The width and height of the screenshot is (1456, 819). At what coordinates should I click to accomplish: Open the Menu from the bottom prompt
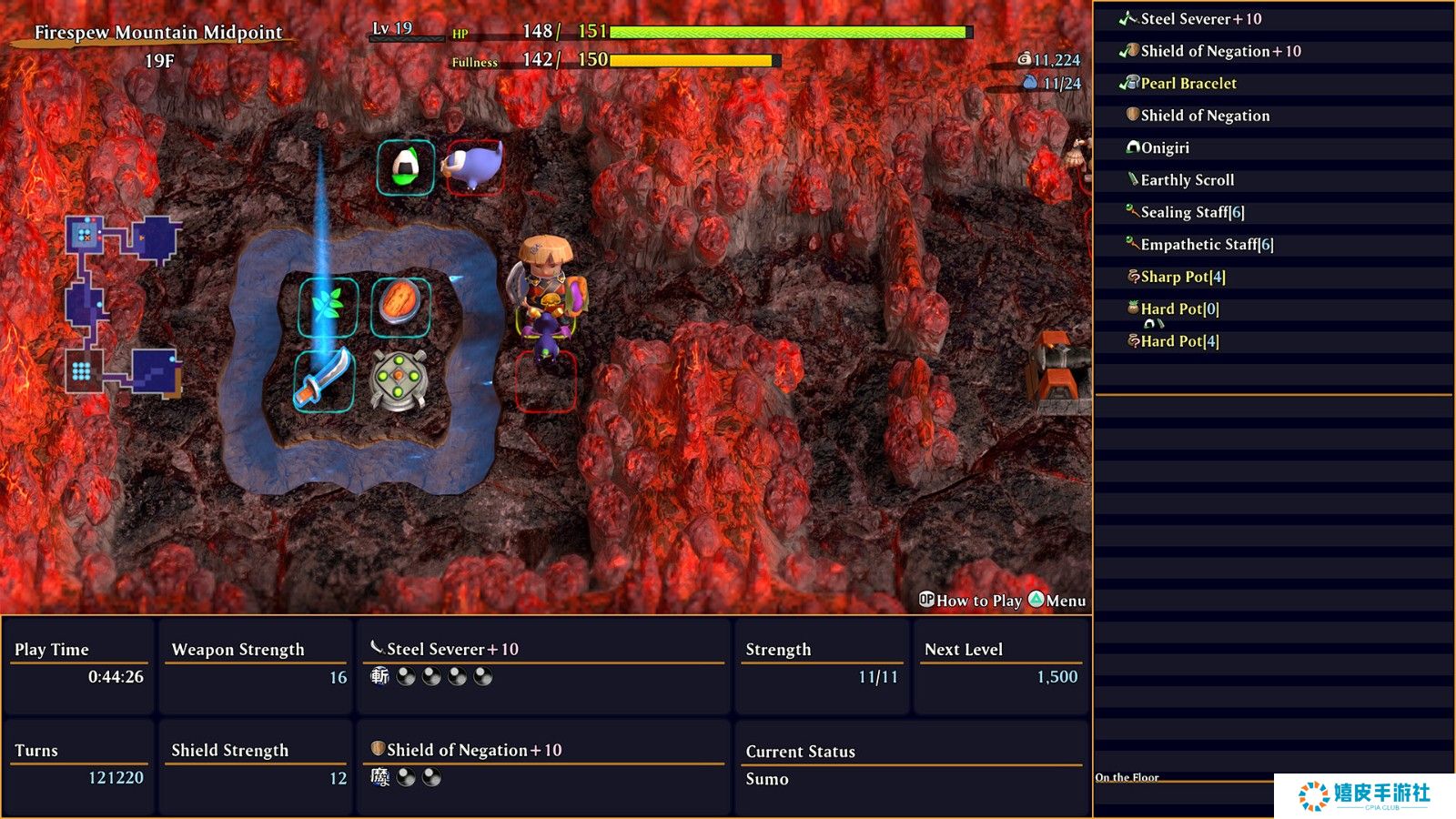(x=1057, y=601)
